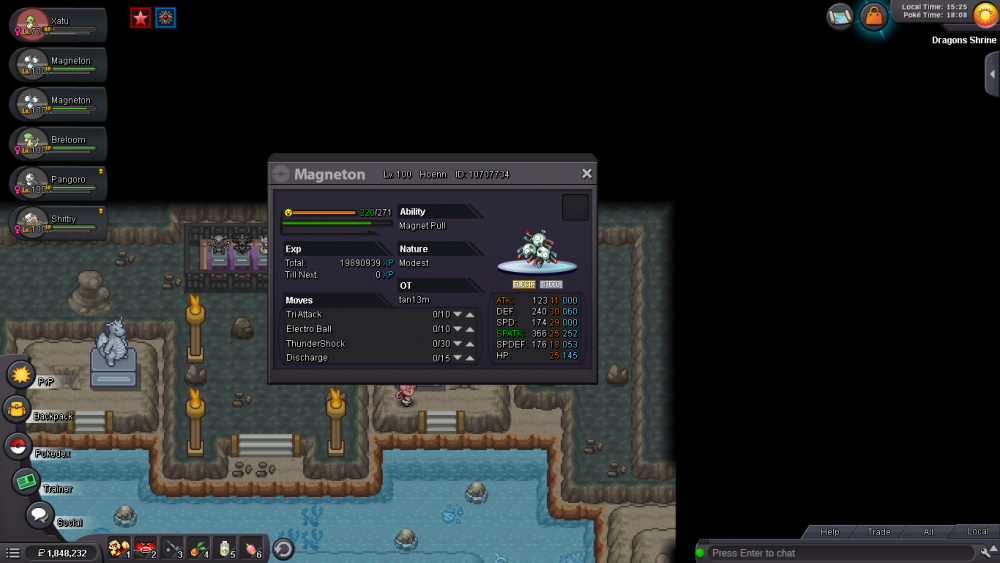Switch to the Help chat tab

click(829, 532)
